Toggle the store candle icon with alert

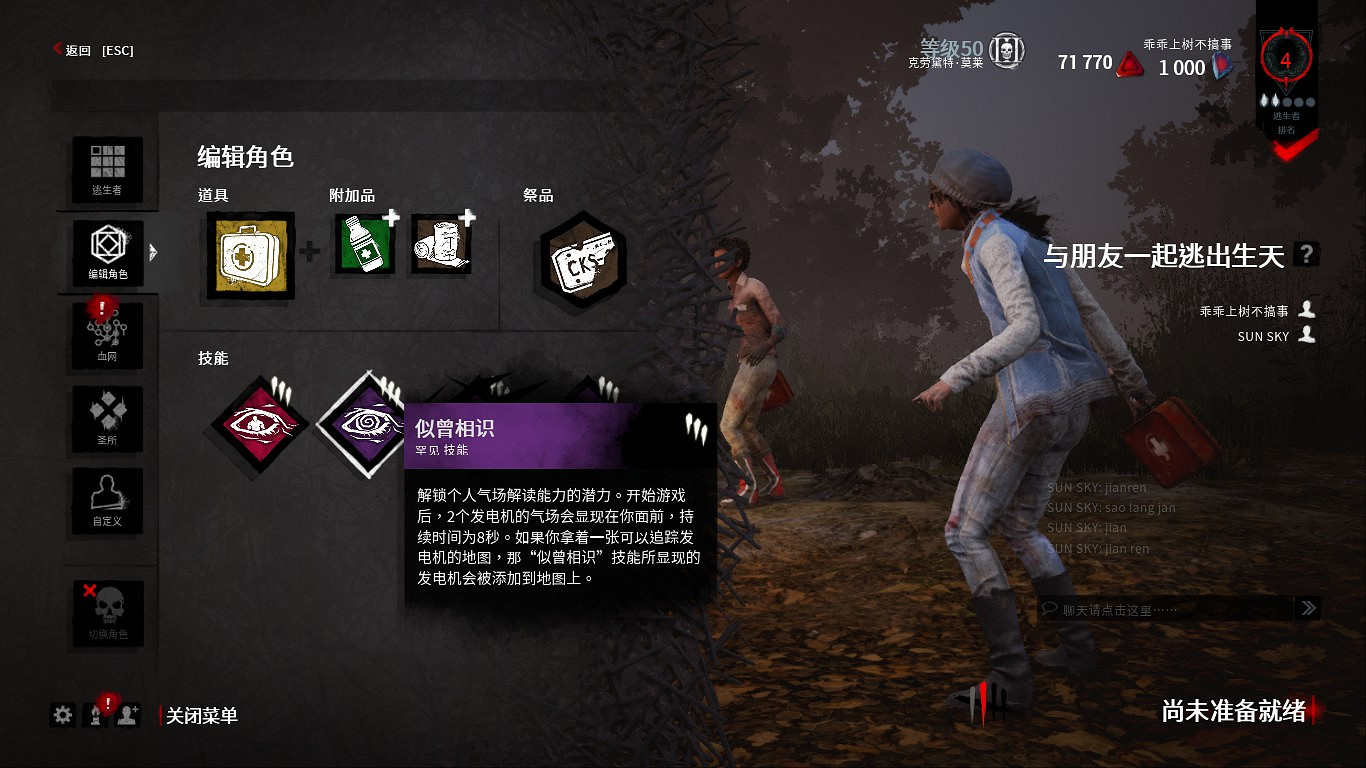(x=95, y=716)
